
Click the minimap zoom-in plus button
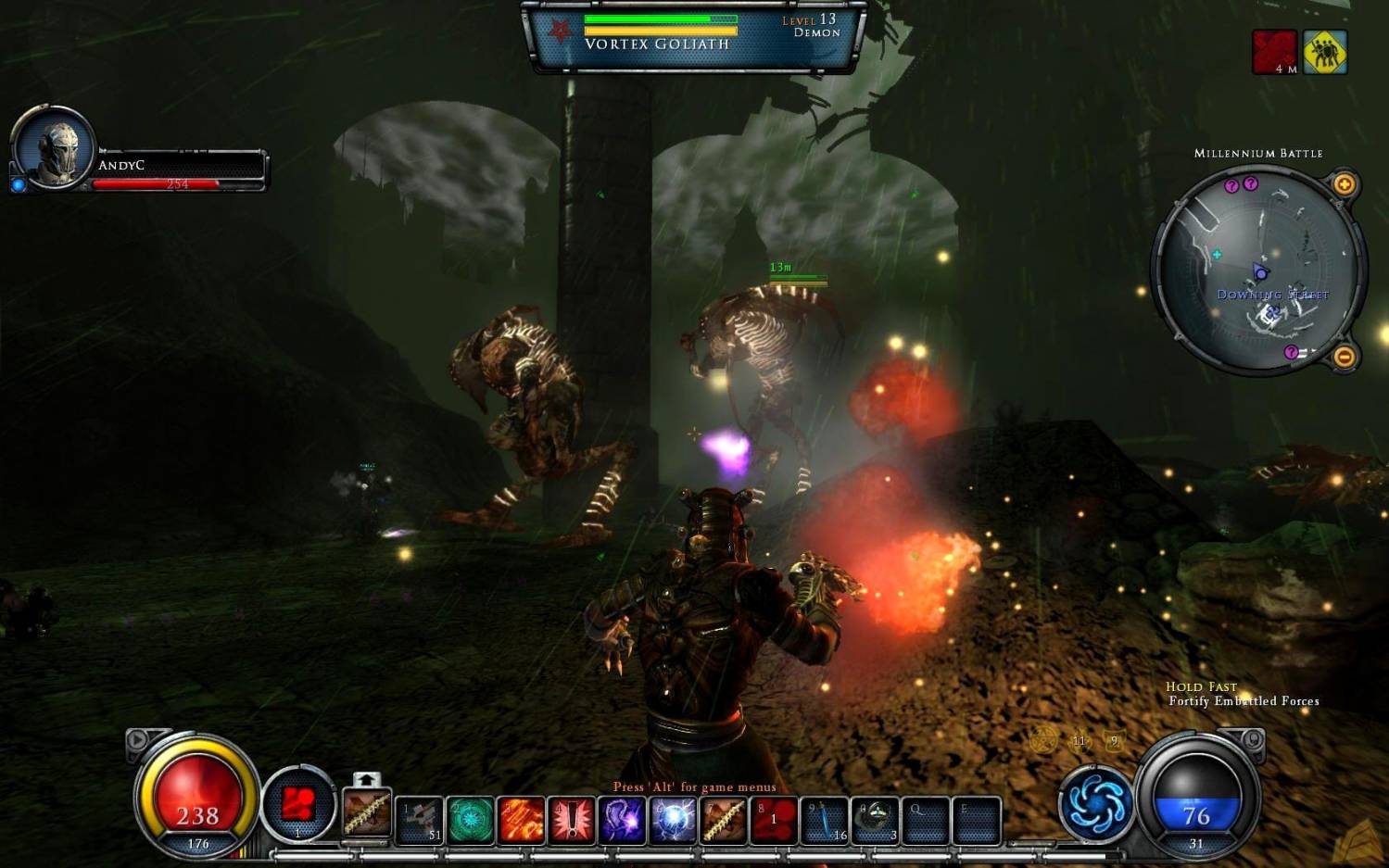point(1344,184)
